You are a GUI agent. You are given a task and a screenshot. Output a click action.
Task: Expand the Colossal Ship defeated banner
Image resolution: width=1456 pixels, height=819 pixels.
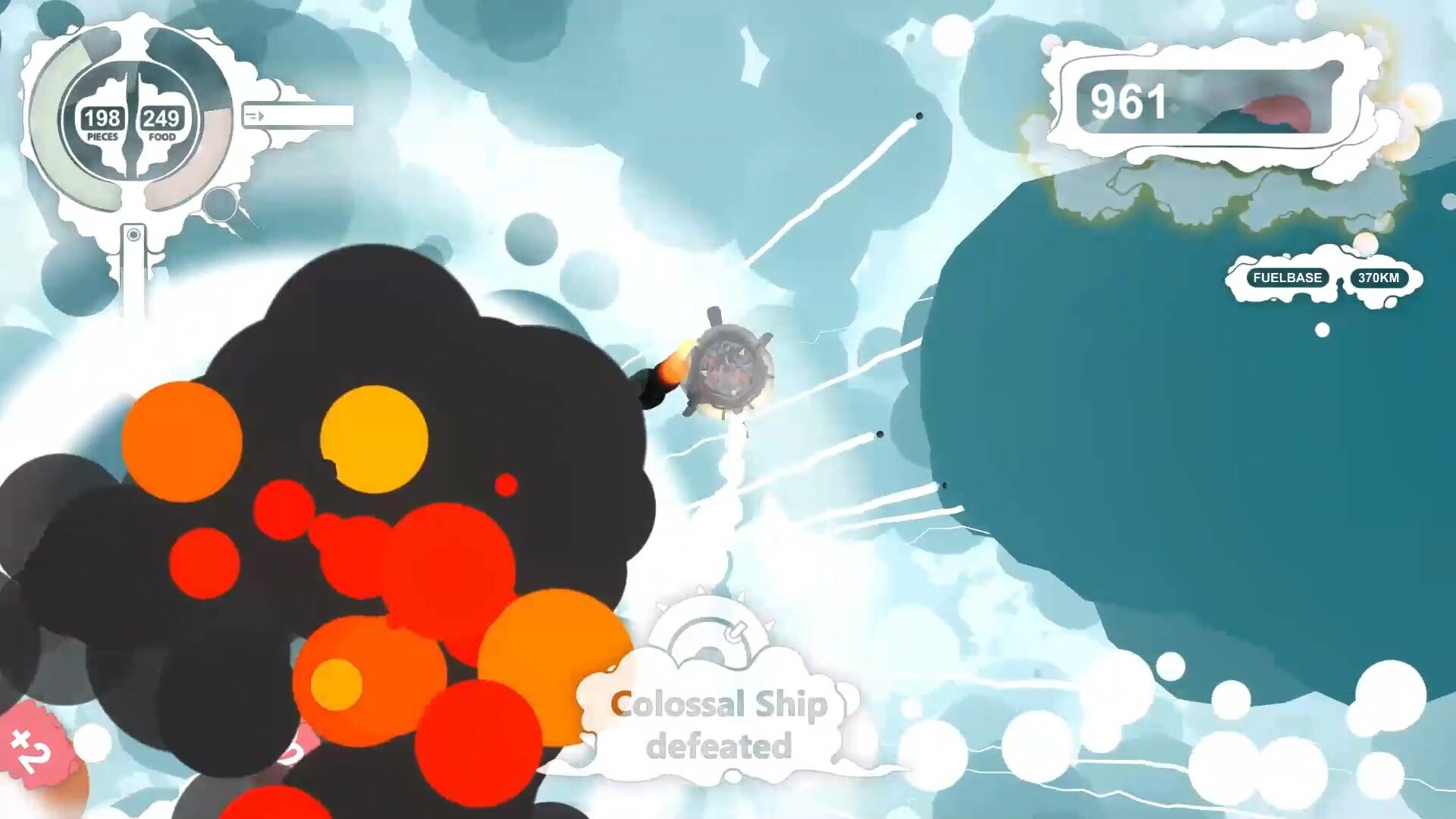click(717, 720)
